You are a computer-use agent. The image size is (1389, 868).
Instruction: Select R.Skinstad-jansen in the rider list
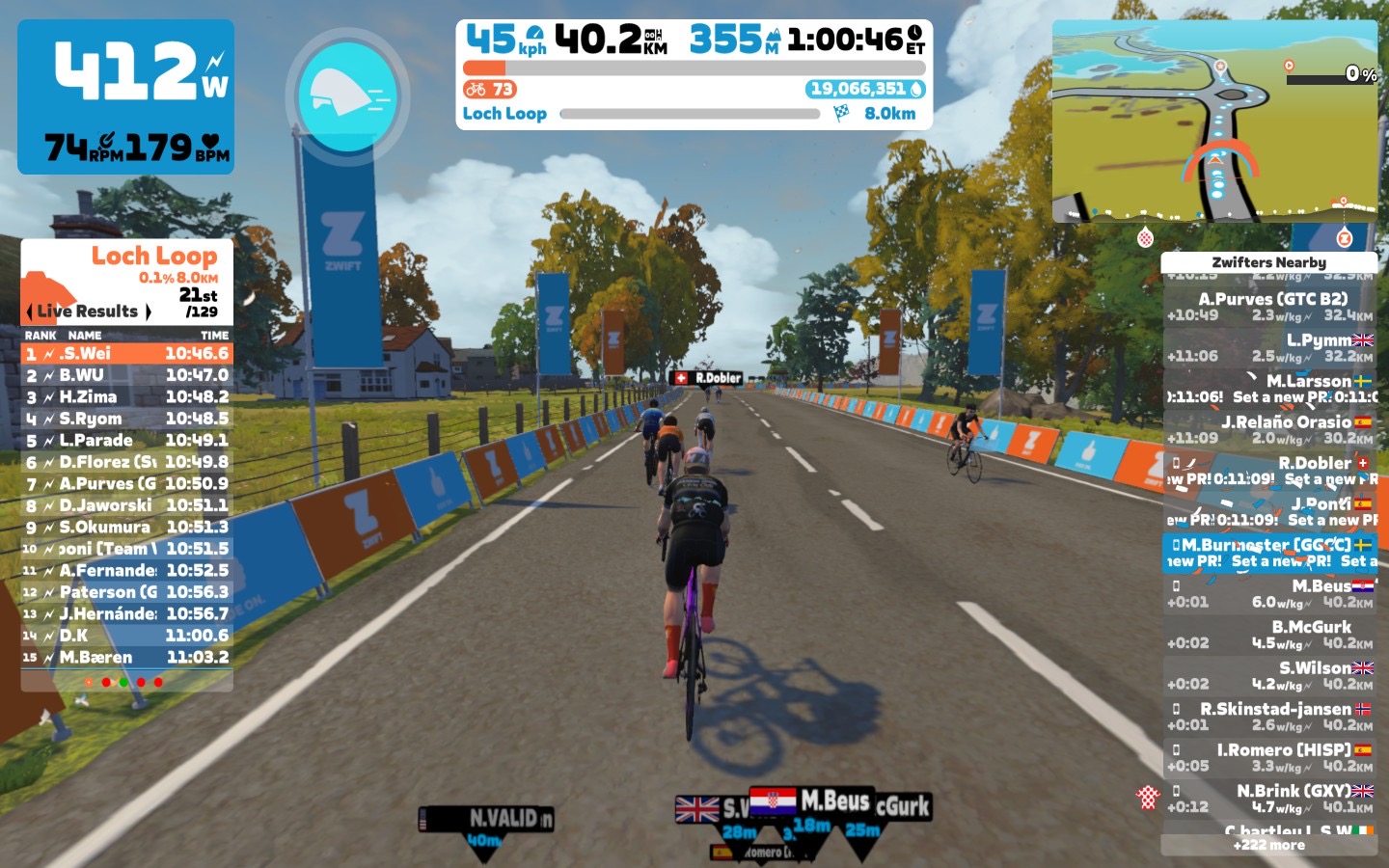[1268, 717]
